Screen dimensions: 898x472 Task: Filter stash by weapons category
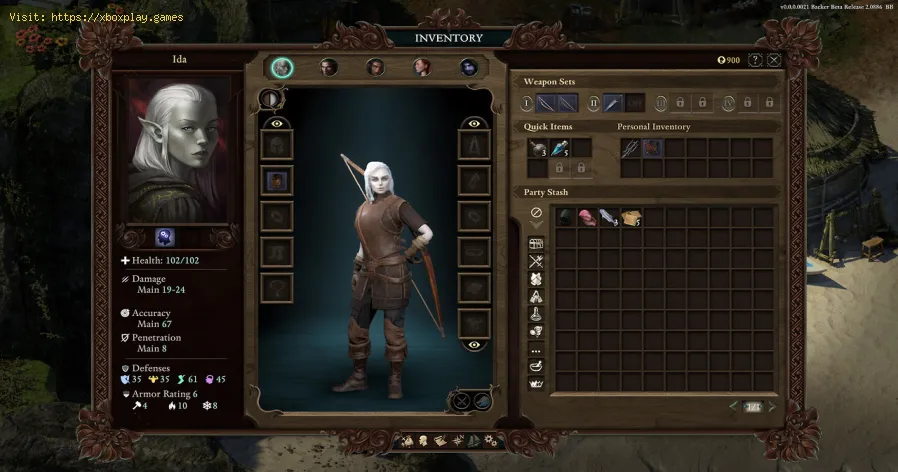536,262
